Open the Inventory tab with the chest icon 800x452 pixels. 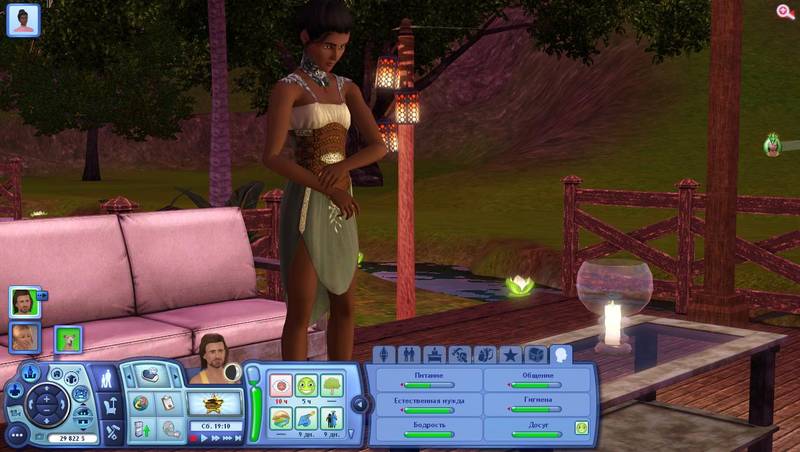tap(535, 355)
